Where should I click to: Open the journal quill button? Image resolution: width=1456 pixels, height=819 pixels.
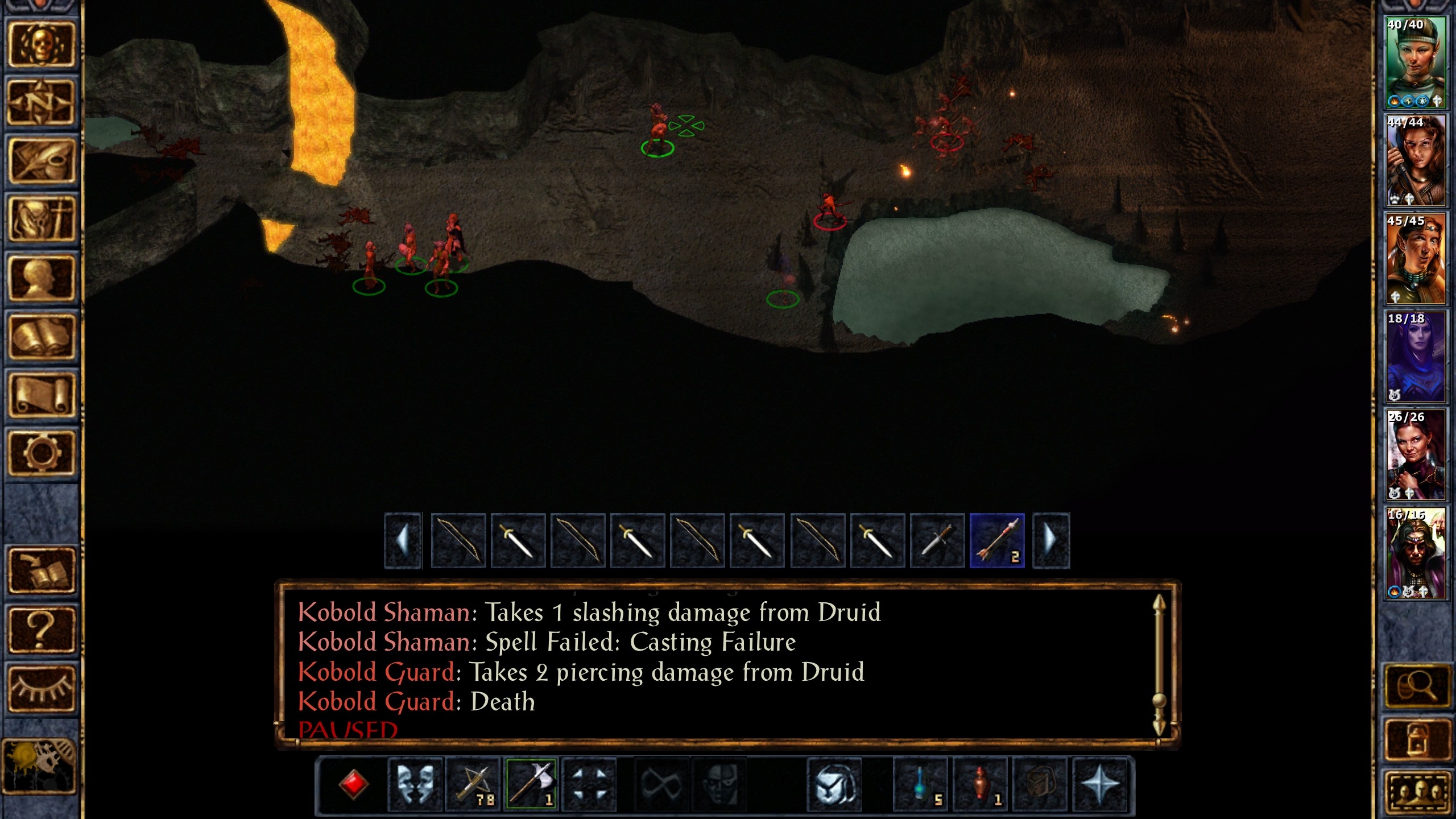(x=41, y=161)
